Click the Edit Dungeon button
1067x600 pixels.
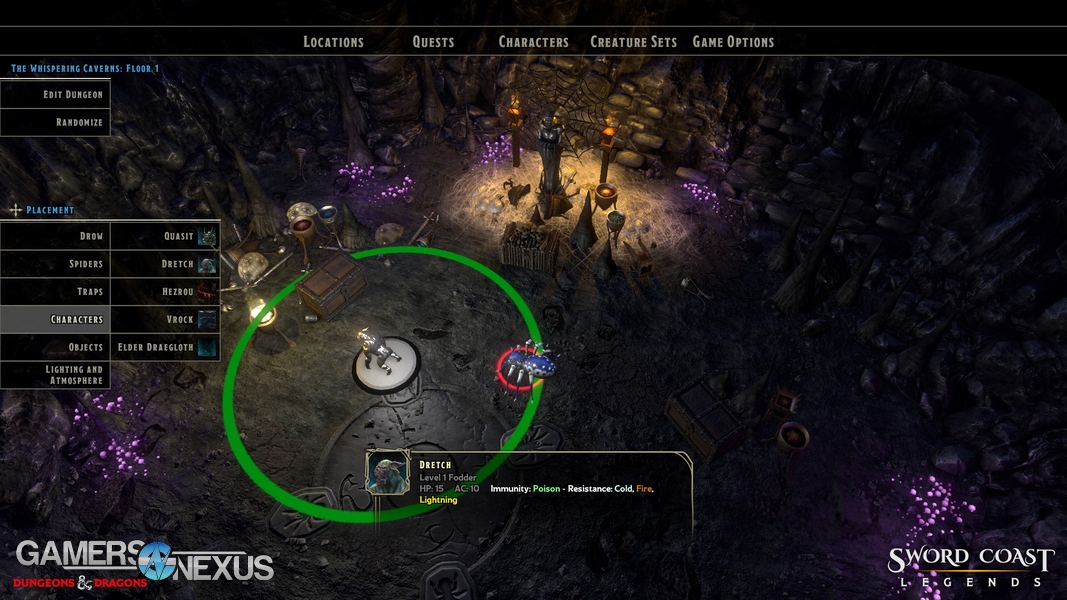[x=55, y=94]
